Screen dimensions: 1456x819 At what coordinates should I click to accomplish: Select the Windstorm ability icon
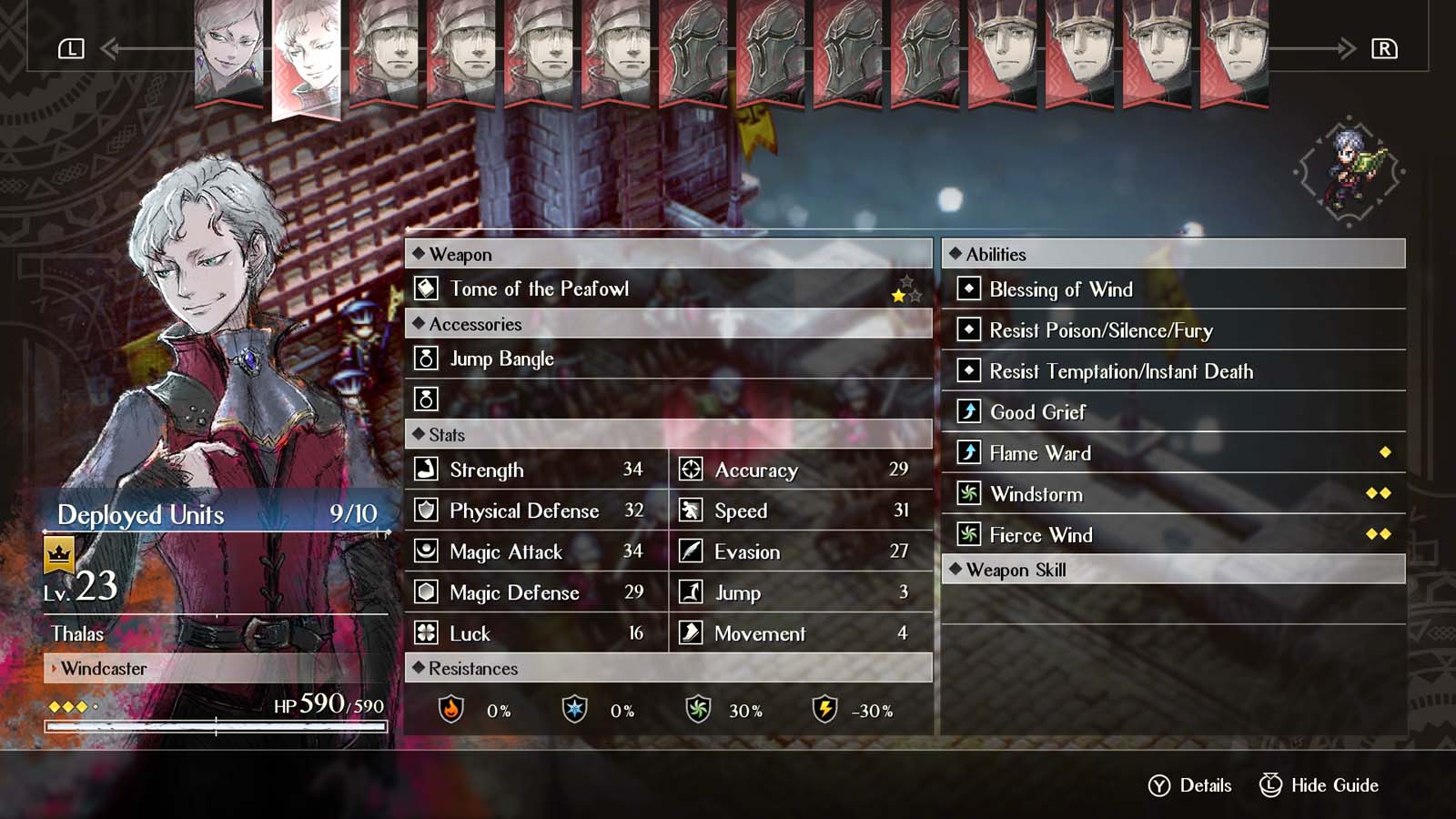[967, 494]
